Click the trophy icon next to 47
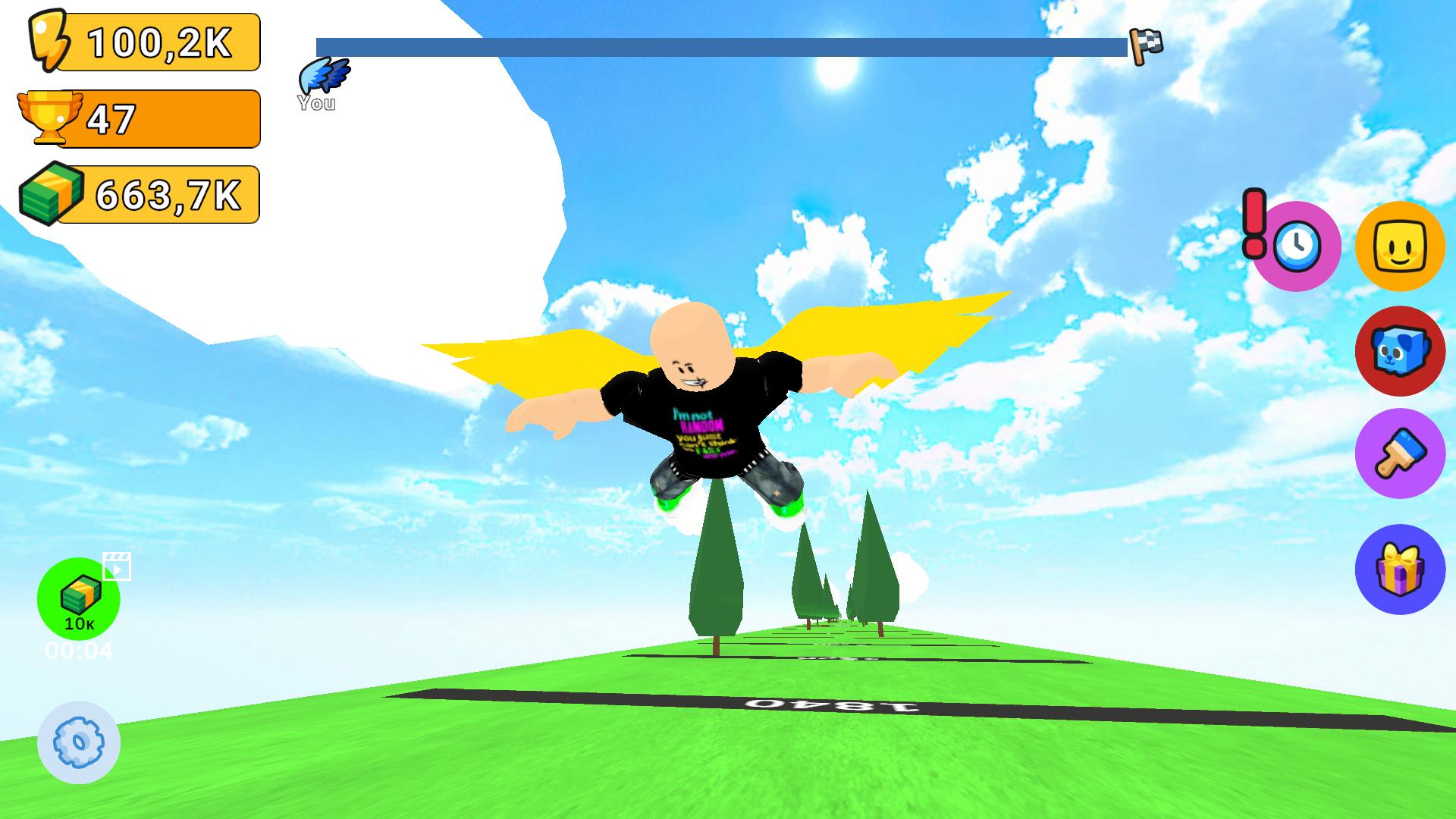The width and height of the screenshot is (1456, 819). [48, 118]
